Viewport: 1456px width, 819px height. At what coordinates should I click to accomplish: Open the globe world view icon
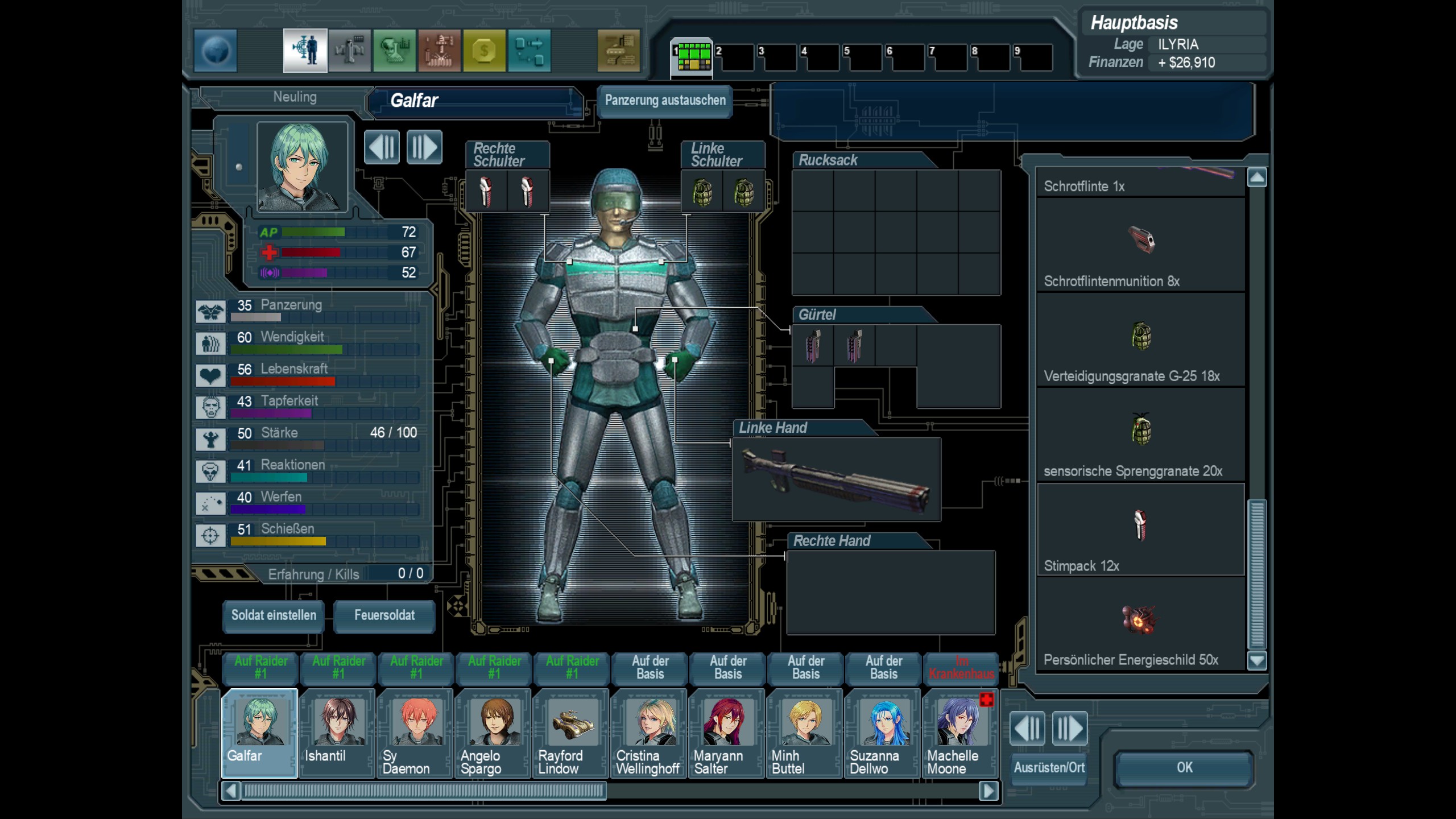216,51
